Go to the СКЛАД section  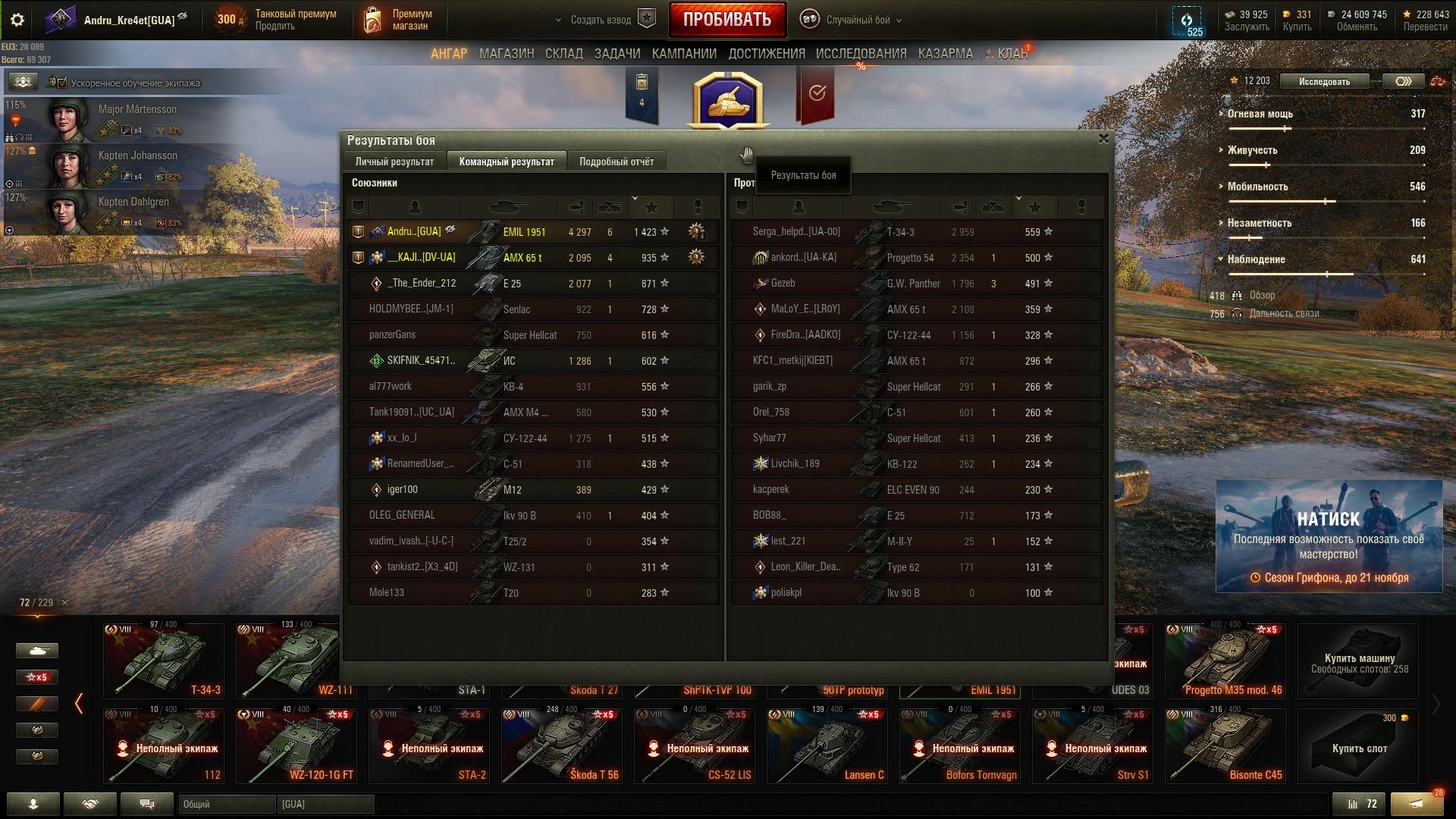click(563, 54)
